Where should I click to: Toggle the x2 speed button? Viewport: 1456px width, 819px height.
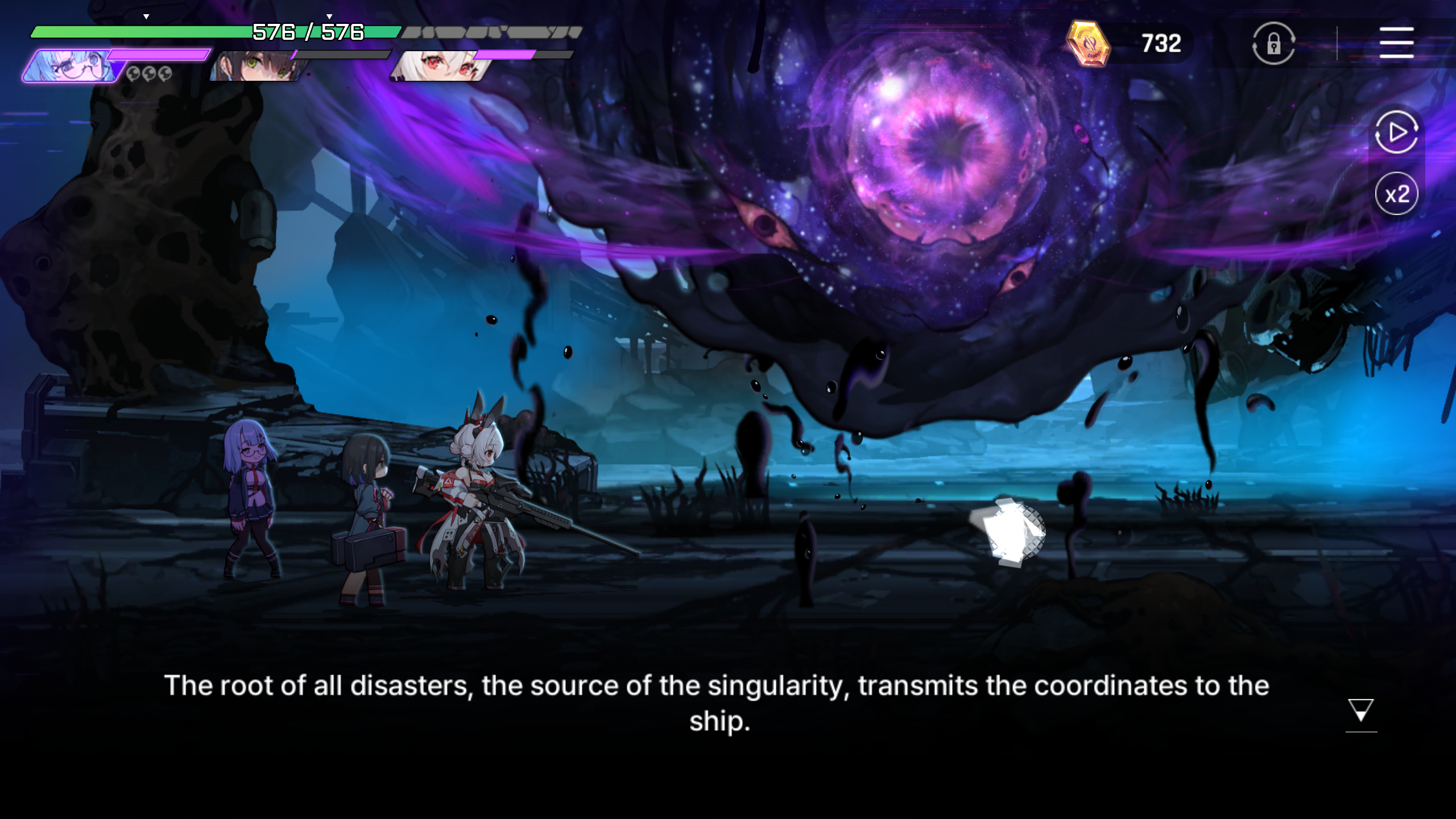[1396, 194]
